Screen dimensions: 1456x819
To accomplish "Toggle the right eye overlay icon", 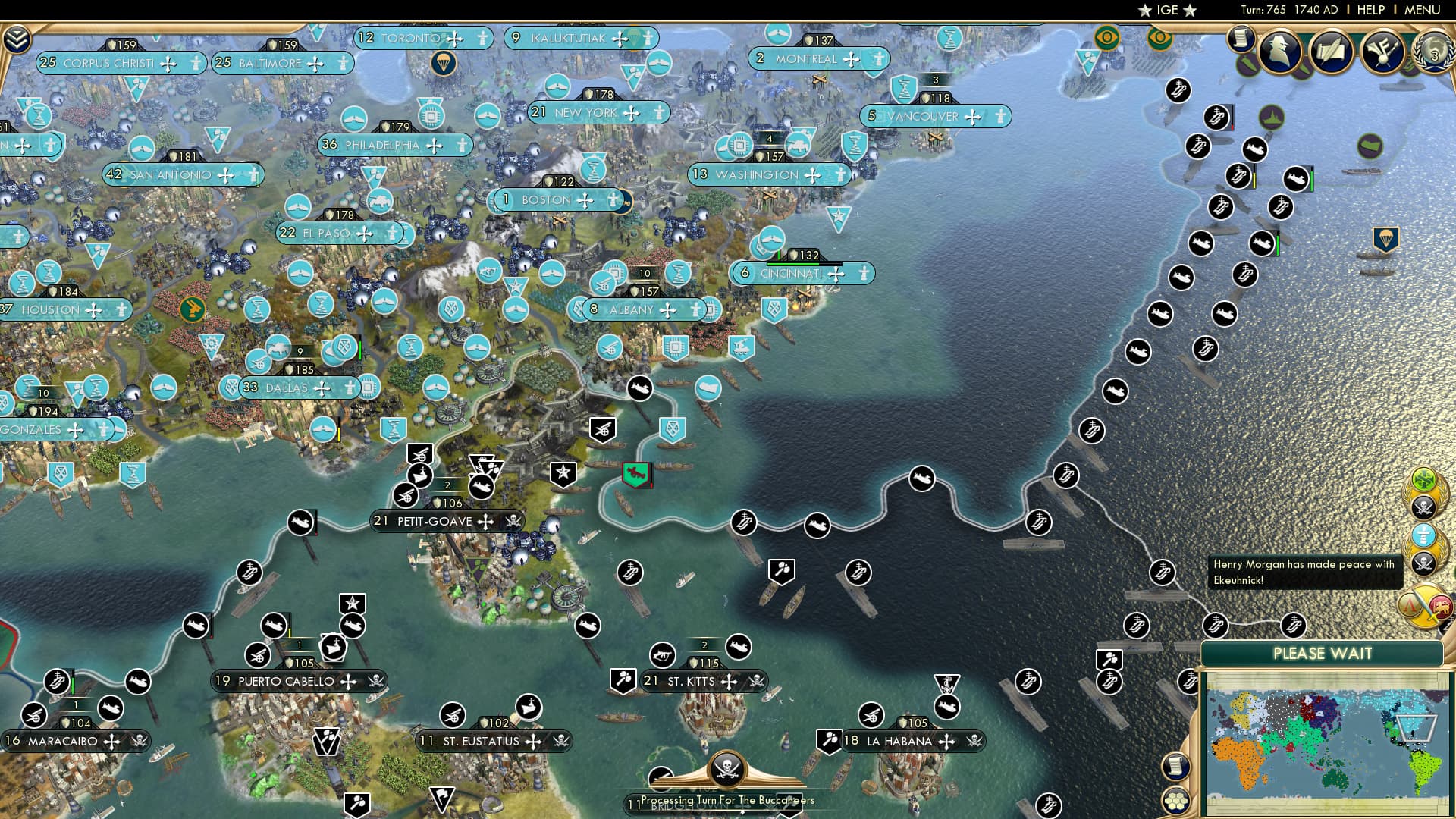I will point(1158,39).
